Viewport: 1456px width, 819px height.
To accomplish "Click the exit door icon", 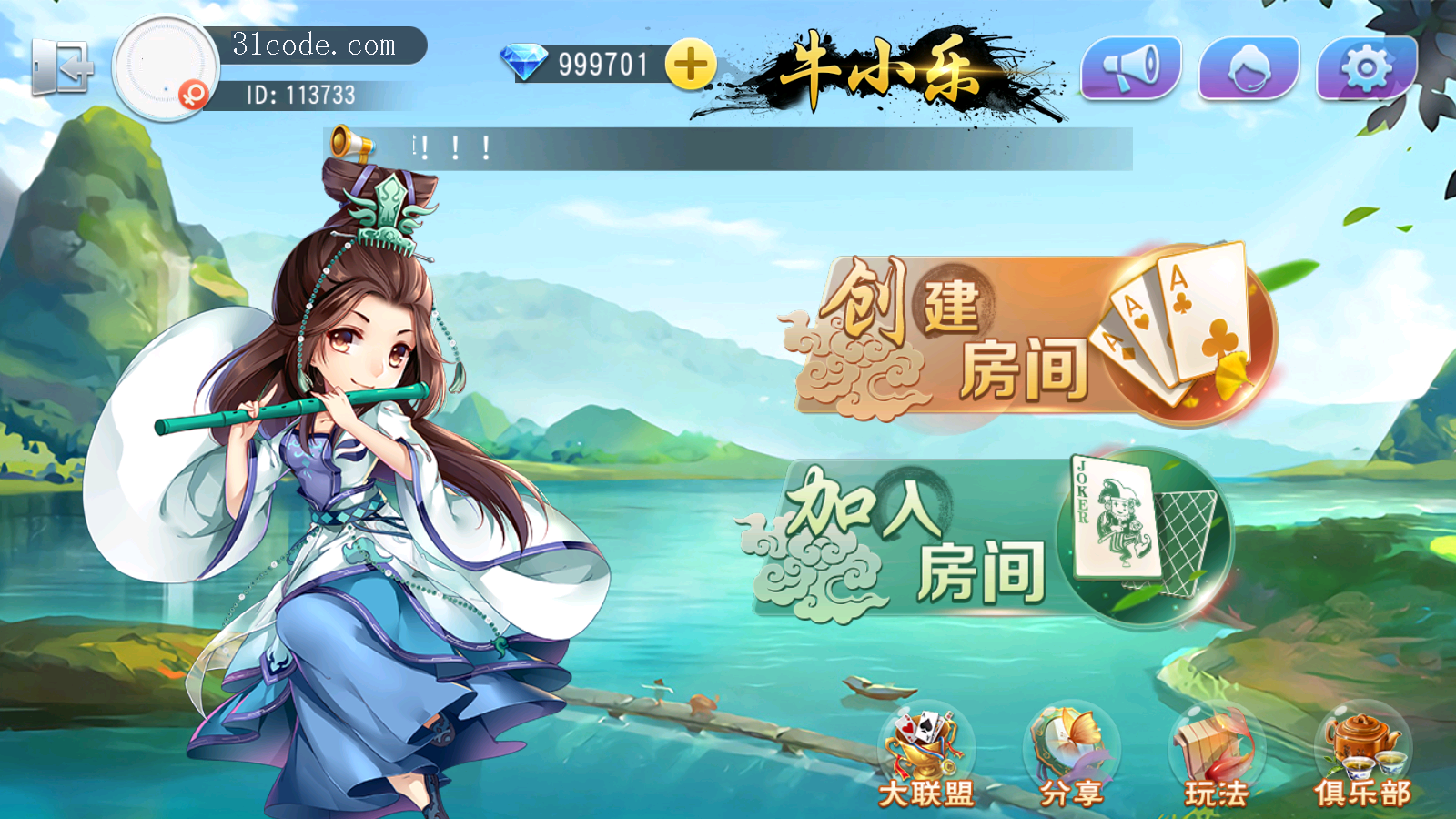I will [62, 67].
